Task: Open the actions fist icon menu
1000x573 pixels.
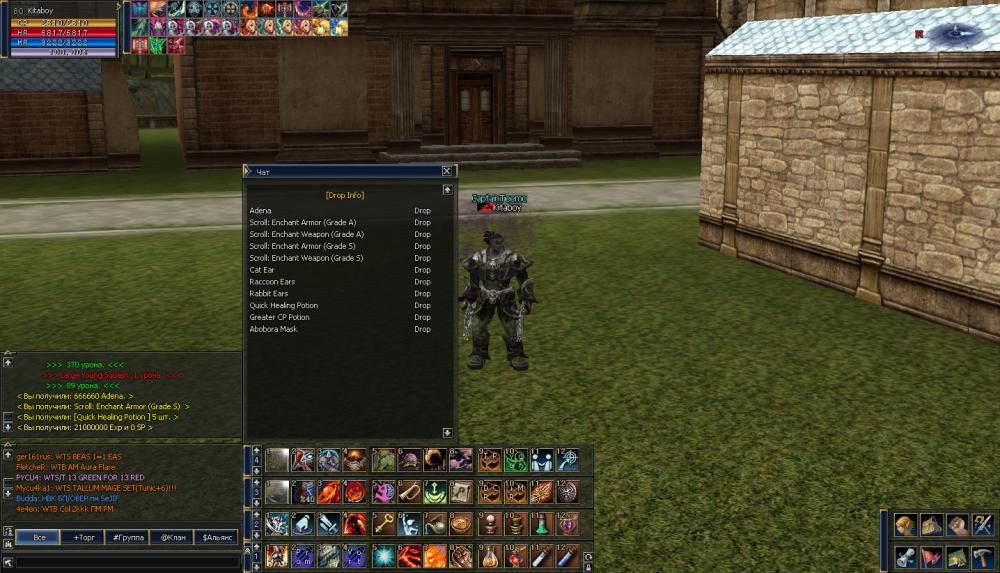Action: point(958,526)
